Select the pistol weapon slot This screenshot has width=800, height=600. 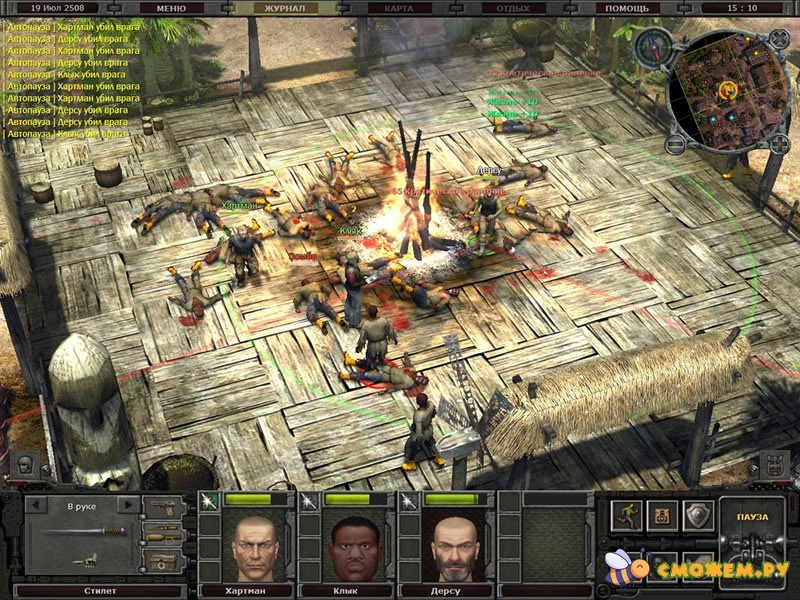pos(163,508)
